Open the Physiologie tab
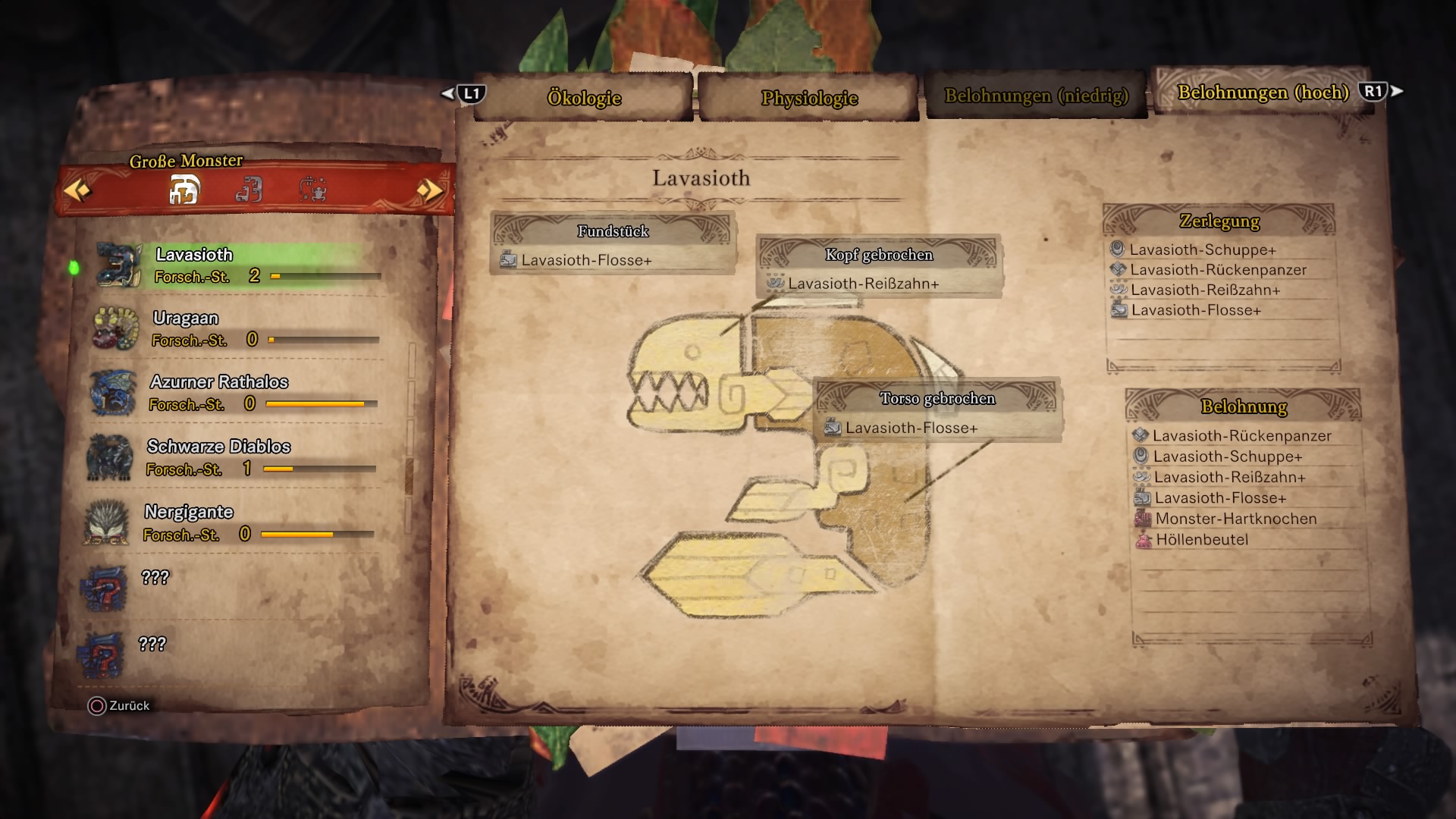The image size is (1456, 819). coord(809,98)
